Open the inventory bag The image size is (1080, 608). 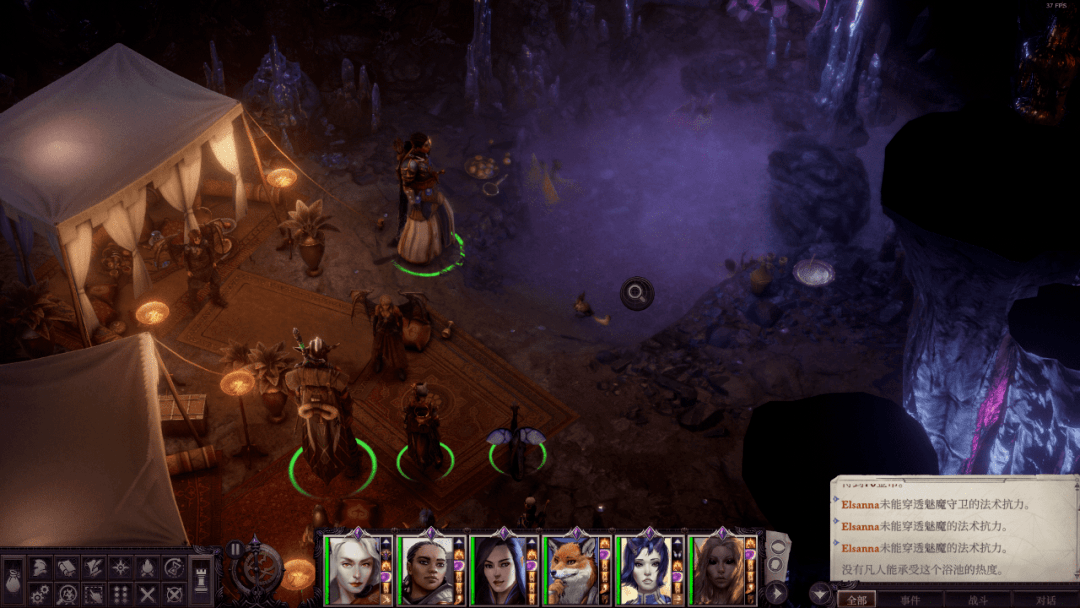[12, 582]
